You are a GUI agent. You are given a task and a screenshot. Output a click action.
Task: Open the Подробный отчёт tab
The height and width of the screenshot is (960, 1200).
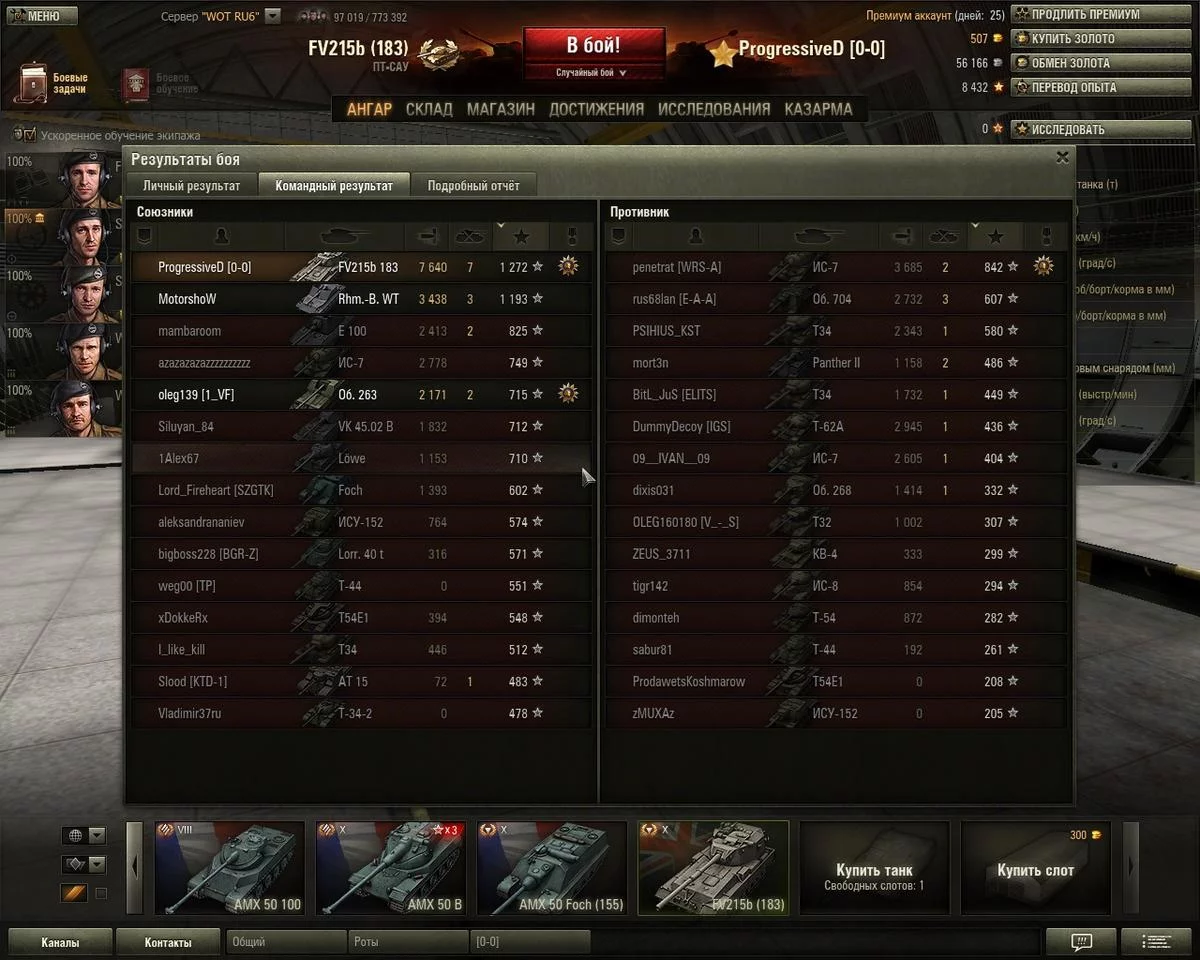point(473,185)
